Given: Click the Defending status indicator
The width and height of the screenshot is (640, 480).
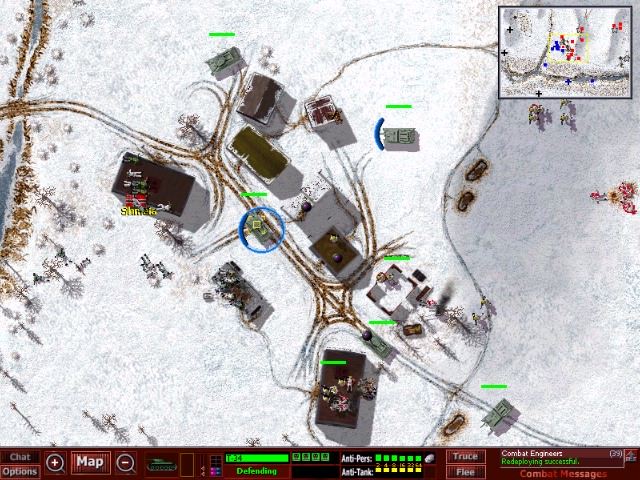Looking at the screenshot, I should coord(256,471).
